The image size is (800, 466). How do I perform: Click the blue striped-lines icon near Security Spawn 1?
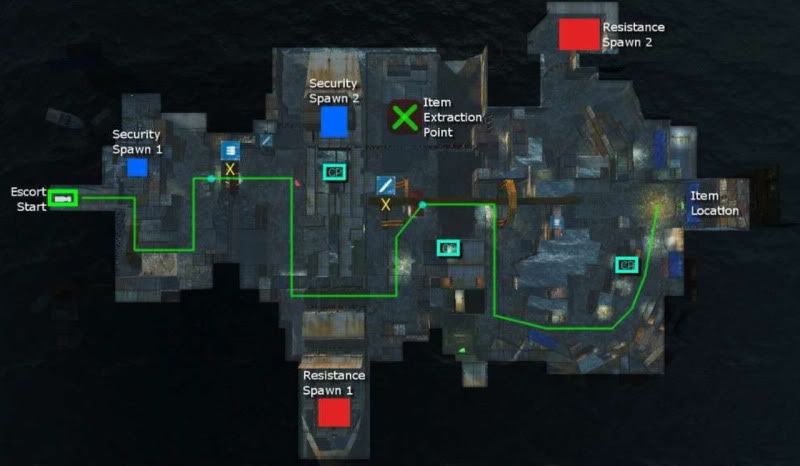click(x=229, y=149)
